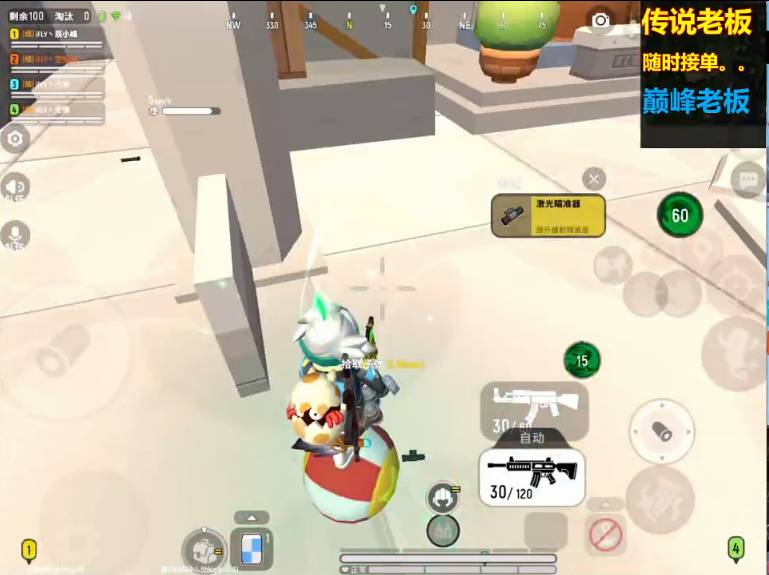Tap the bullet fire button
The image size is (769, 575).
(661, 430)
